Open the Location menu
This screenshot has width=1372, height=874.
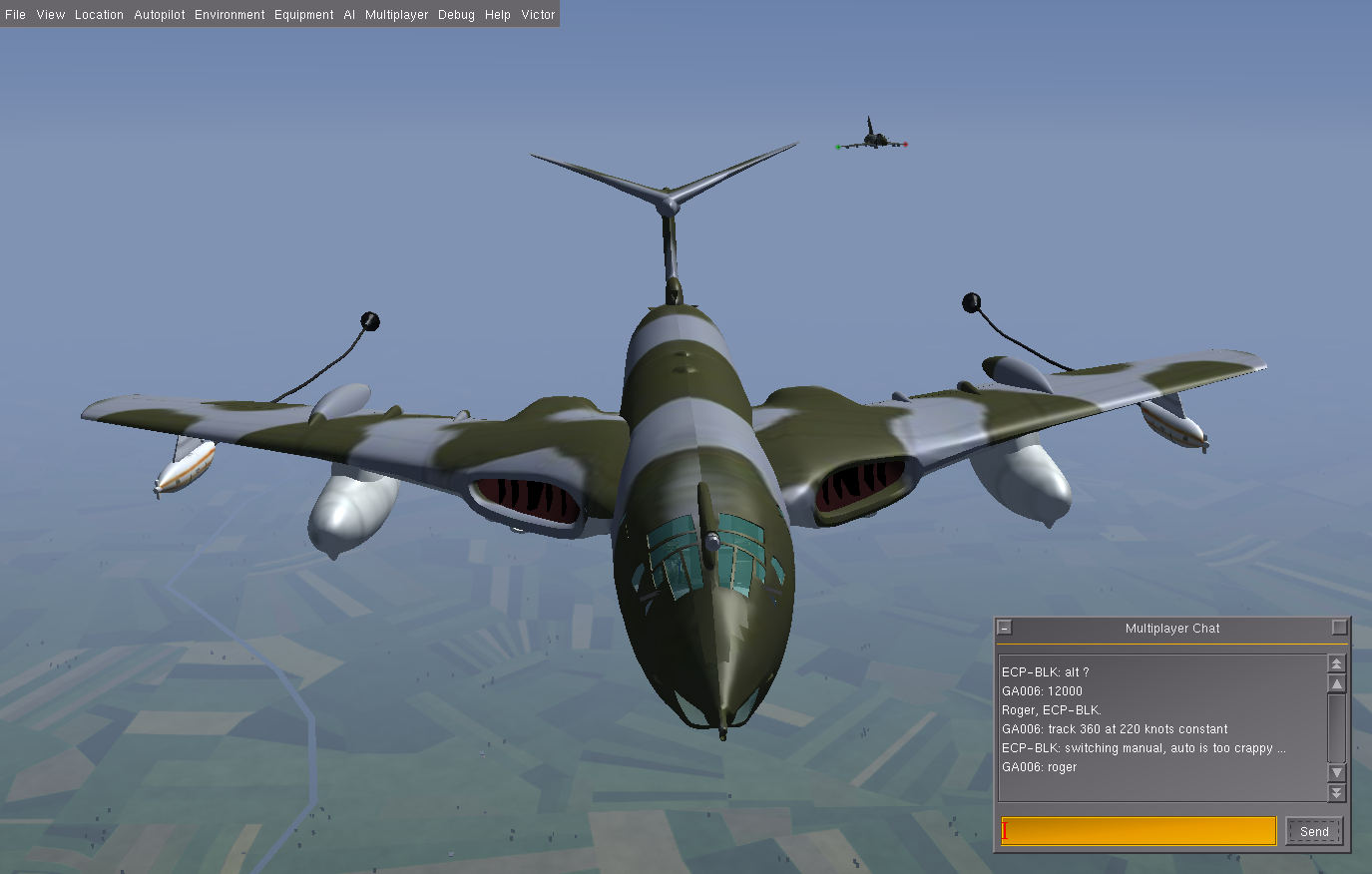point(99,15)
